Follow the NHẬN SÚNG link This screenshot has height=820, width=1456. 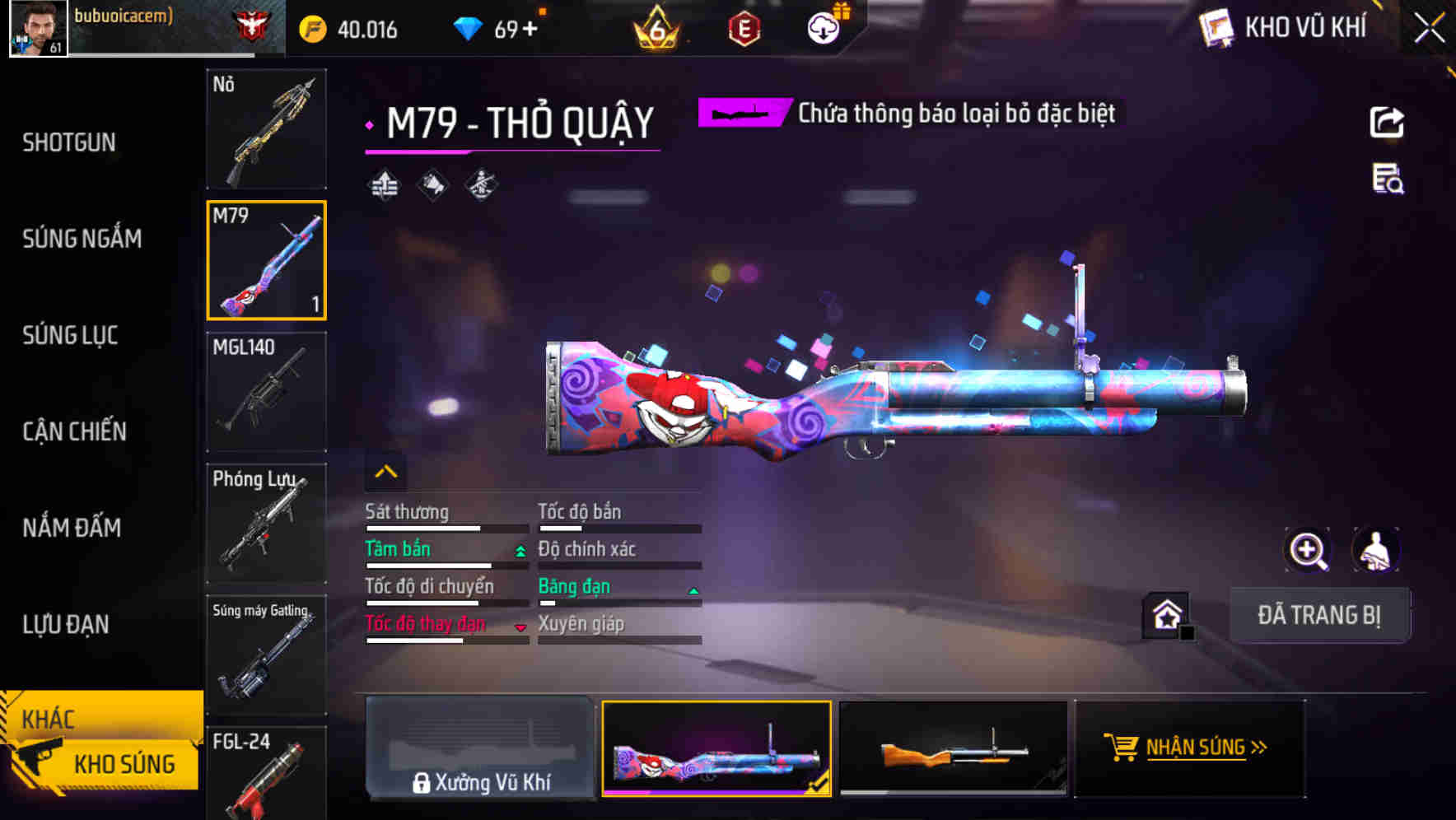(x=1190, y=748)
